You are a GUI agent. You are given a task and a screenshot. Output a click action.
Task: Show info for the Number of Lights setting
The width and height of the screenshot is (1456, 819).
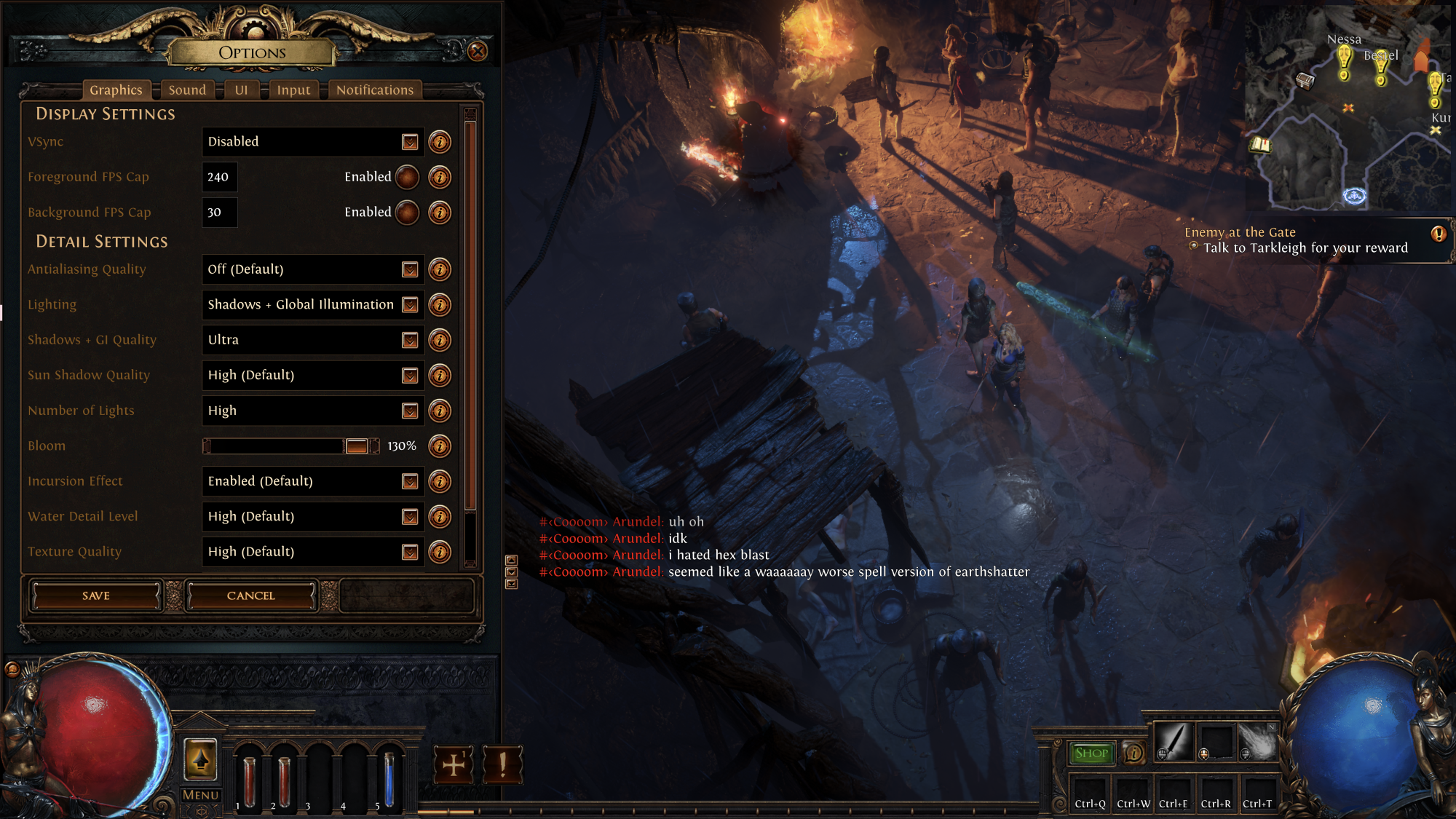coord(440,411)
